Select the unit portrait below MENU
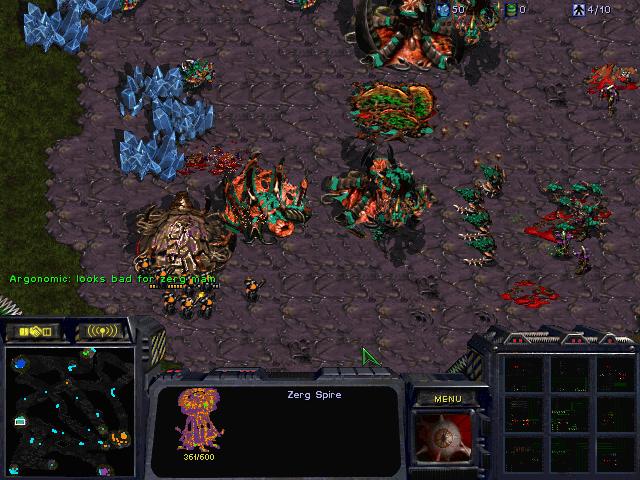 tap(447, 440)
